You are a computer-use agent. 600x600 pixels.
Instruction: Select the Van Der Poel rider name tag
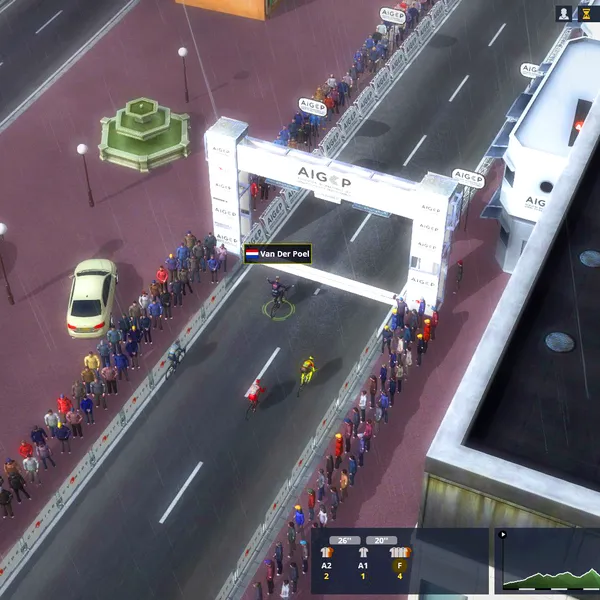coord(277,255)
